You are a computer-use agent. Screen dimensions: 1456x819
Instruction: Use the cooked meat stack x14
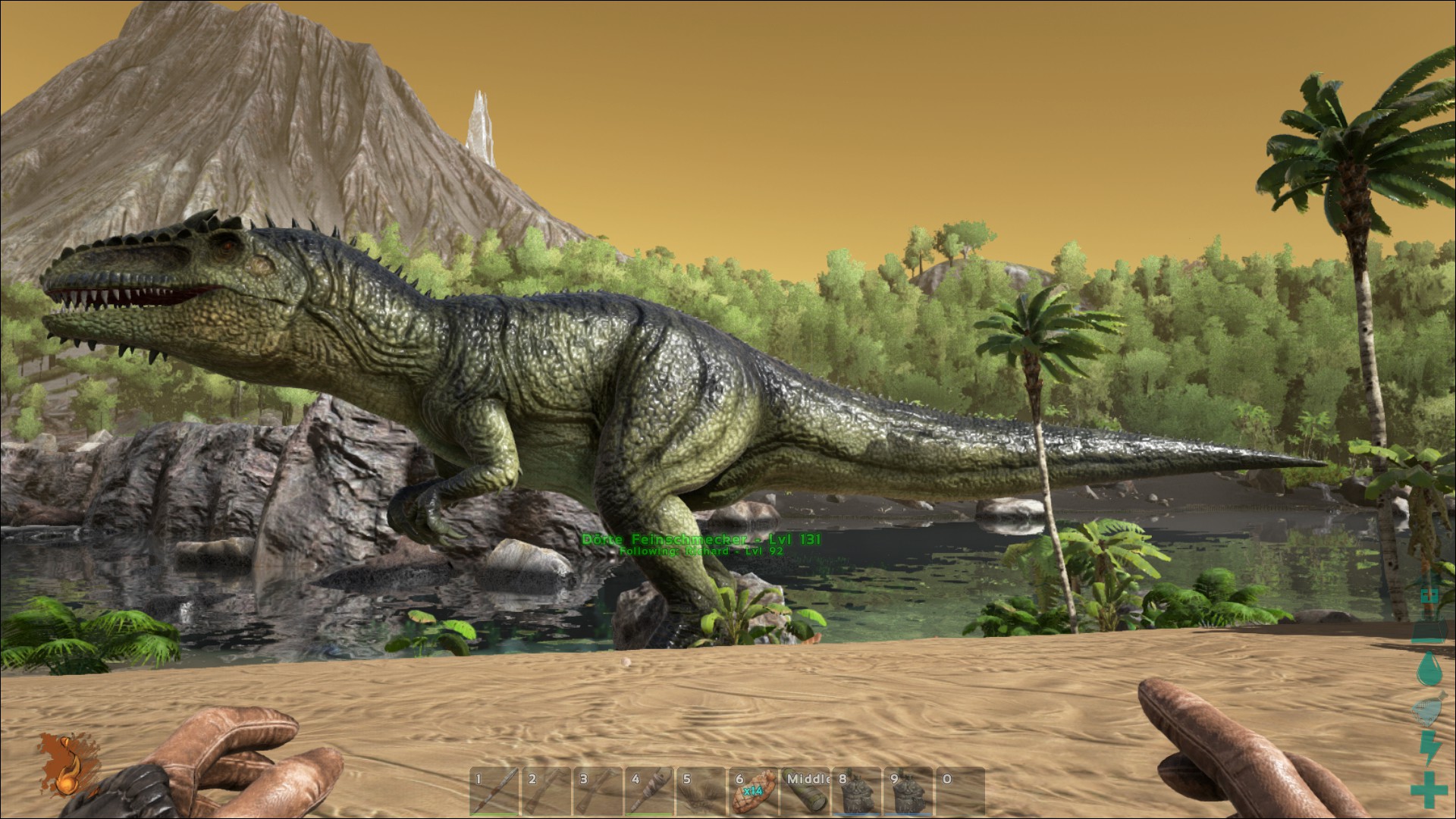(753, 792)
